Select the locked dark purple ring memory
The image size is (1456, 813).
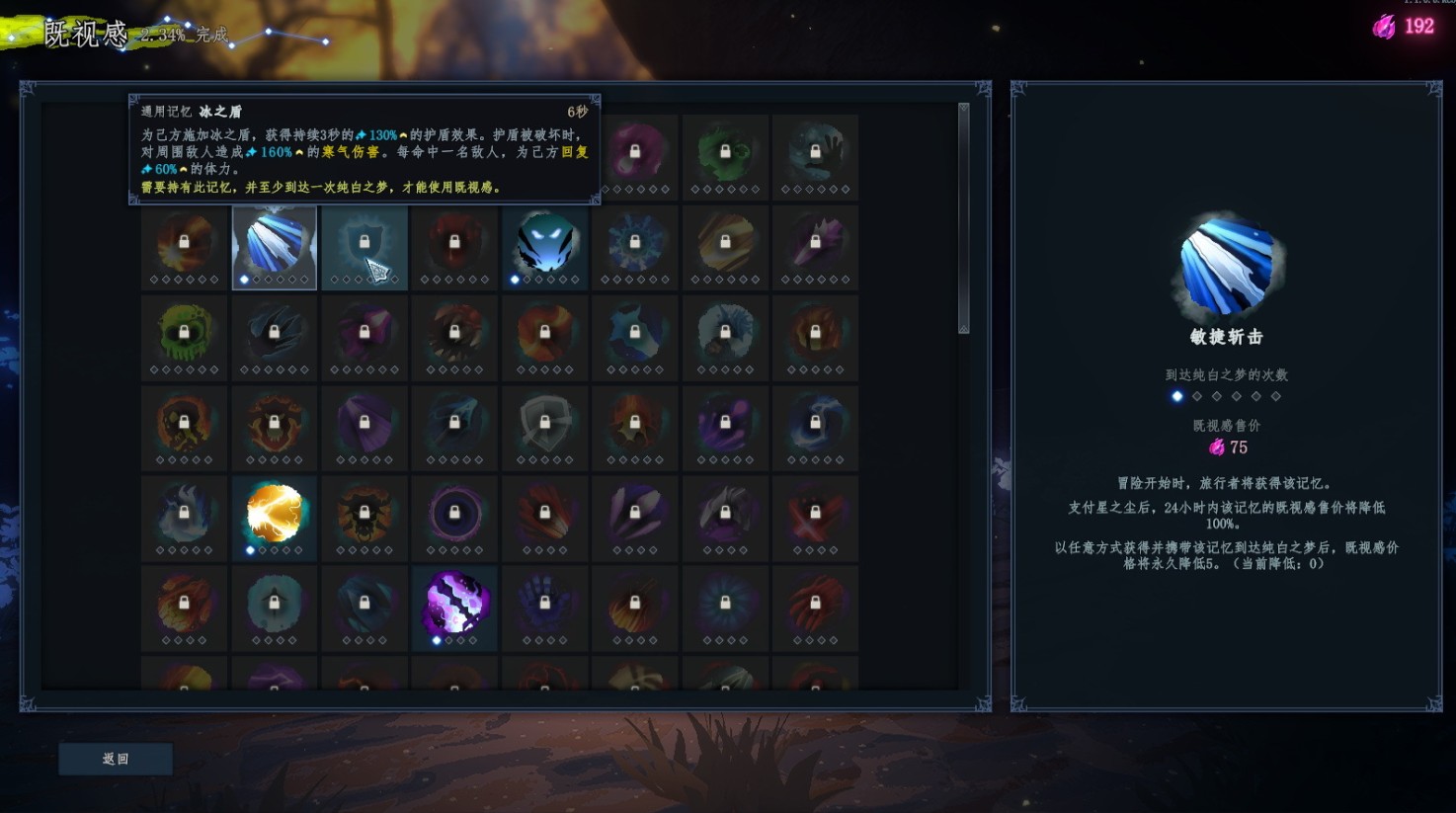coord(454,516)
